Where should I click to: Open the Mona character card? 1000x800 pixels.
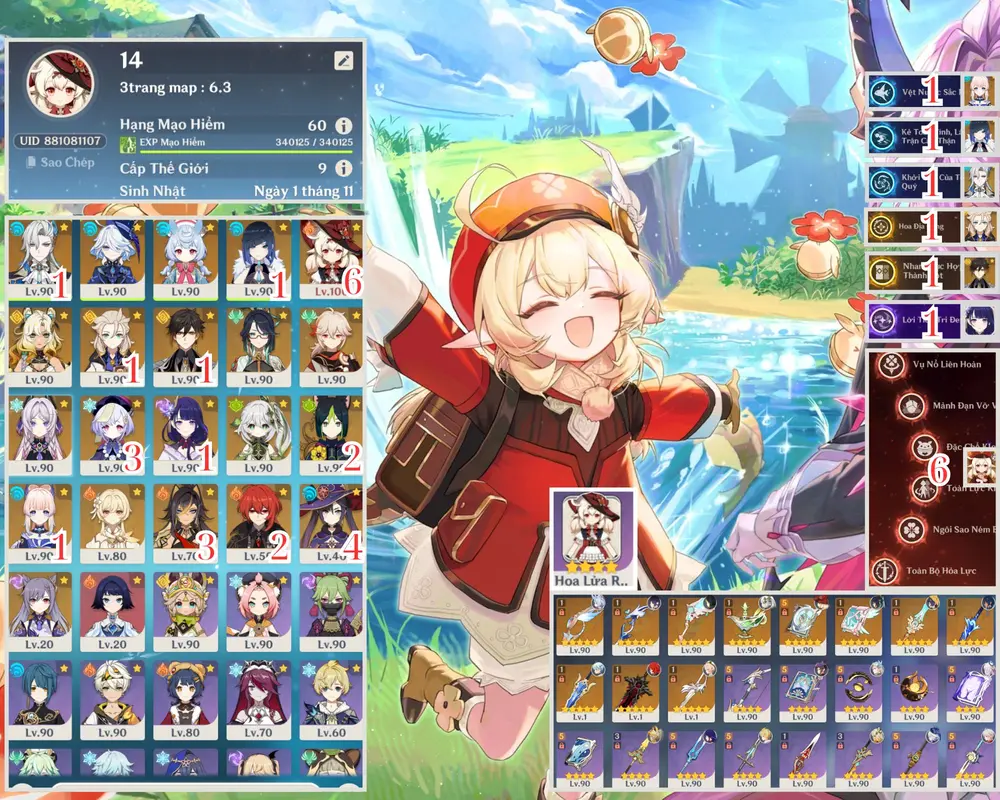point(331,522)
